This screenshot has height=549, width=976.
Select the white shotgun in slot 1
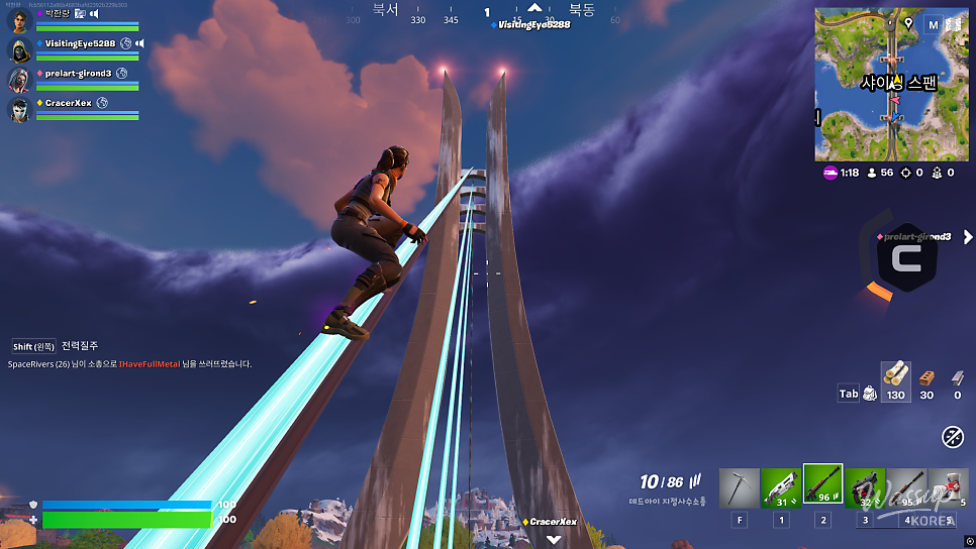(781, 488)
